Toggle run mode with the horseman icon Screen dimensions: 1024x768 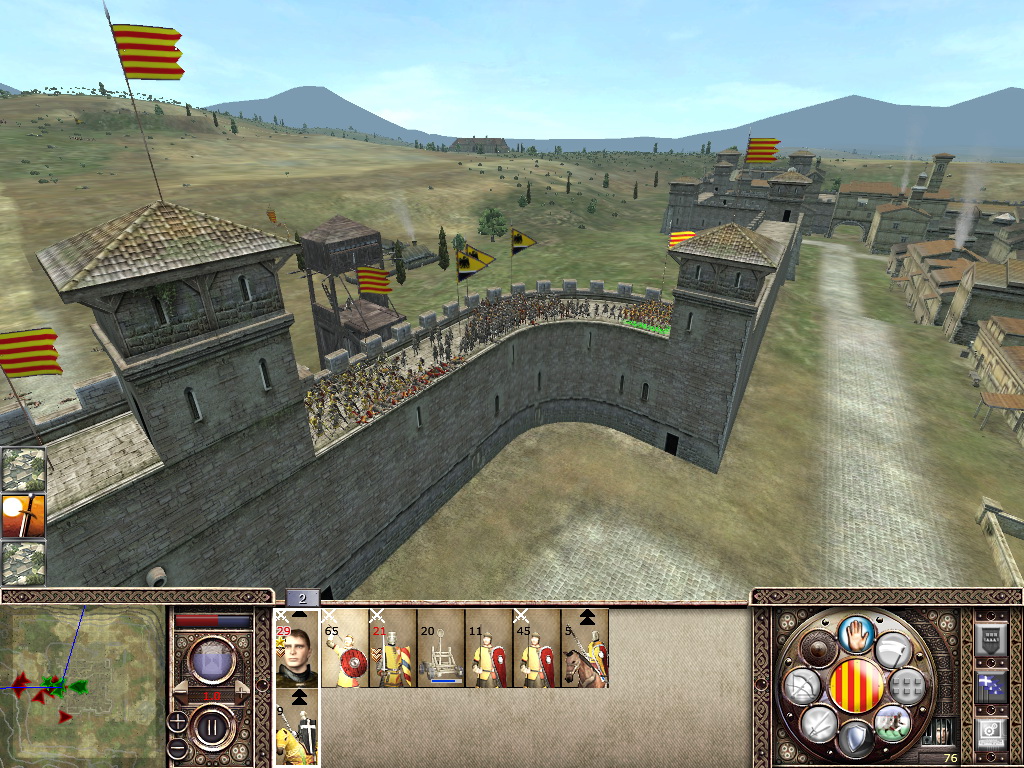click(891, 721)
